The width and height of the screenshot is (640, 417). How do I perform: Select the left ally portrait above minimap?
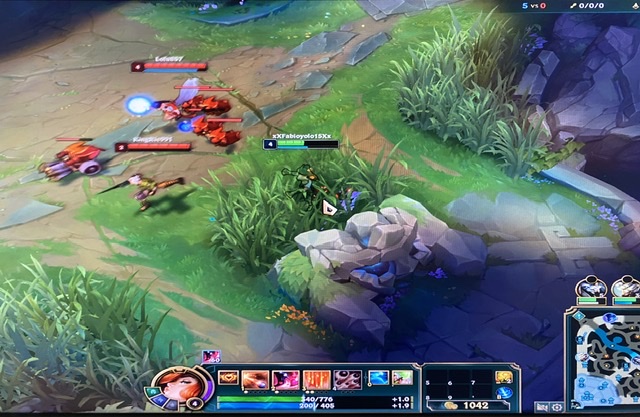click(x=590, y=289)
